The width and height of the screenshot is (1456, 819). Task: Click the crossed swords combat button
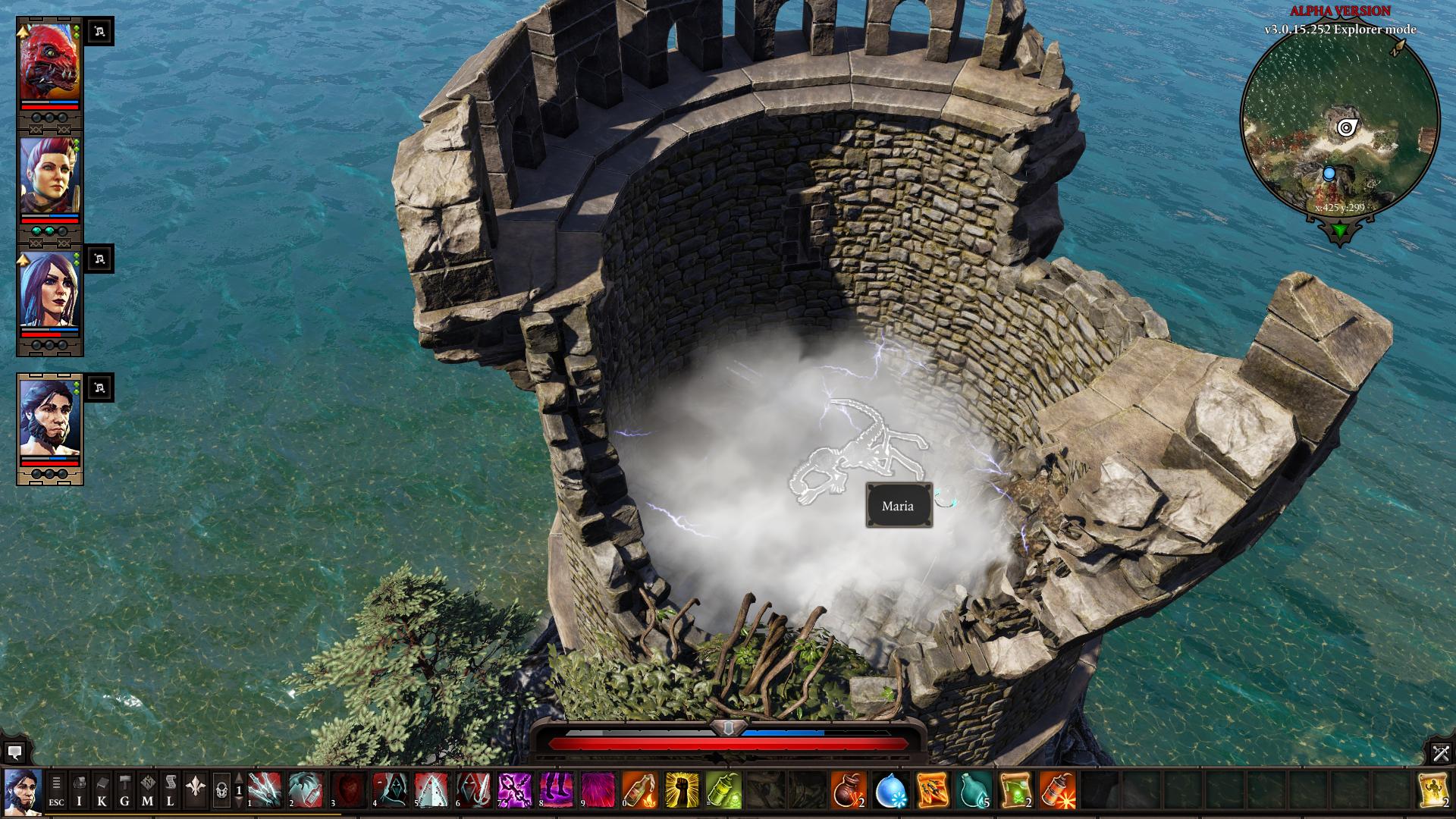coord(1441,752)
